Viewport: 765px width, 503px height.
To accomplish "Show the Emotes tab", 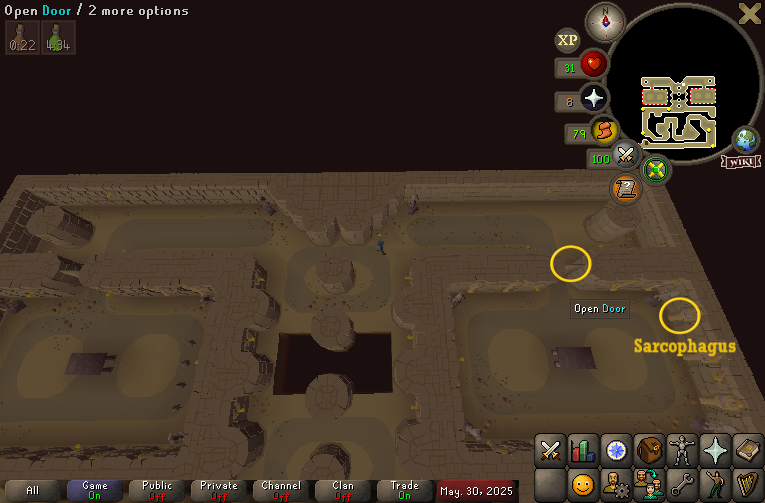I will click(x=716, y=486).
